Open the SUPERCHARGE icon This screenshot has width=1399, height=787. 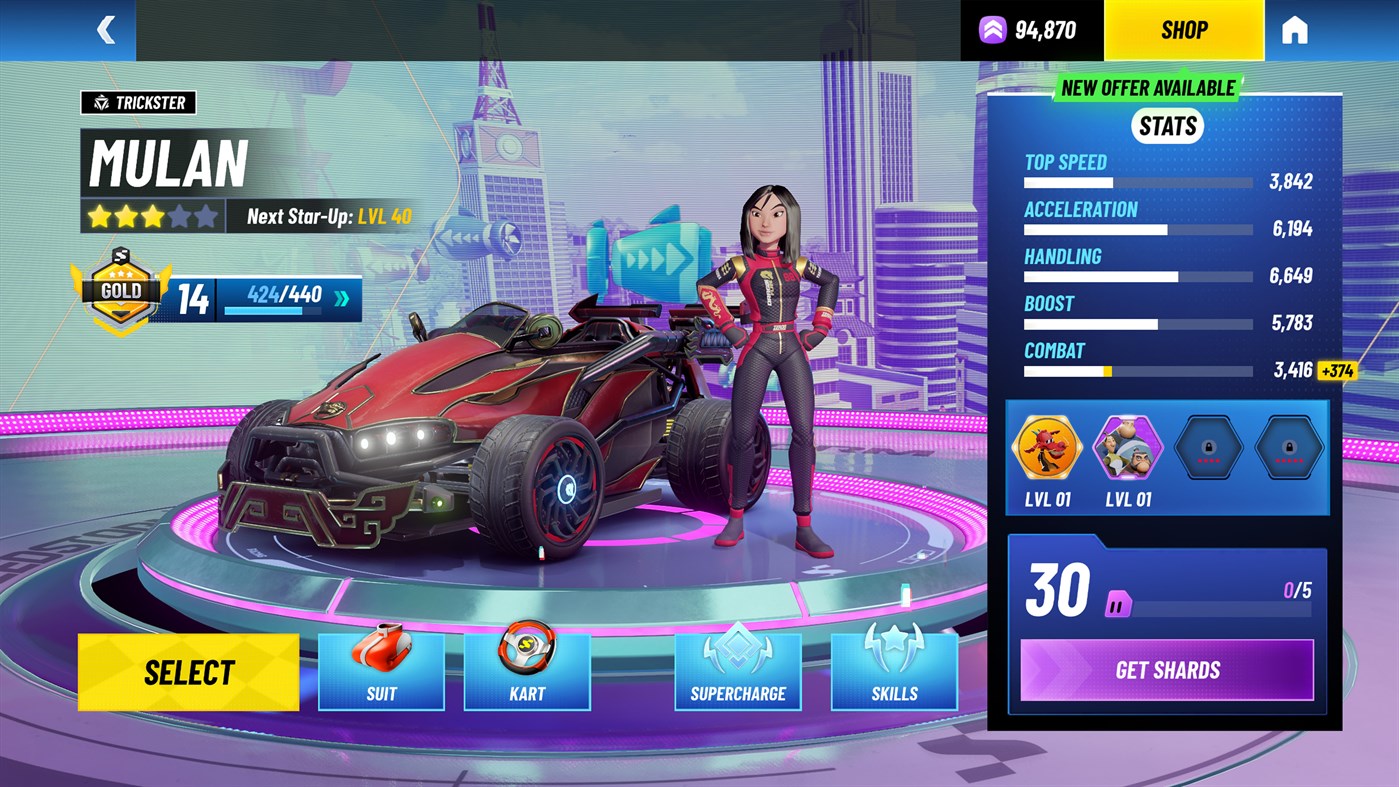tap(738, 670)
